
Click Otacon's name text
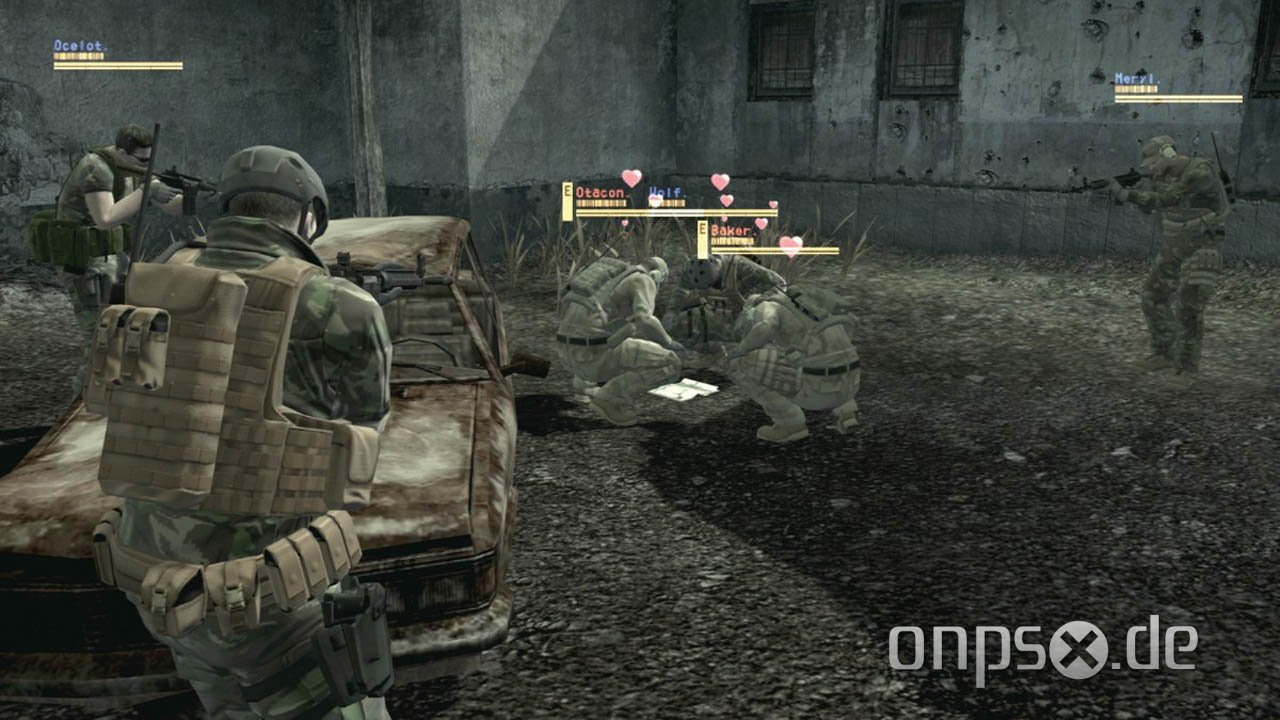pos(600,192)
